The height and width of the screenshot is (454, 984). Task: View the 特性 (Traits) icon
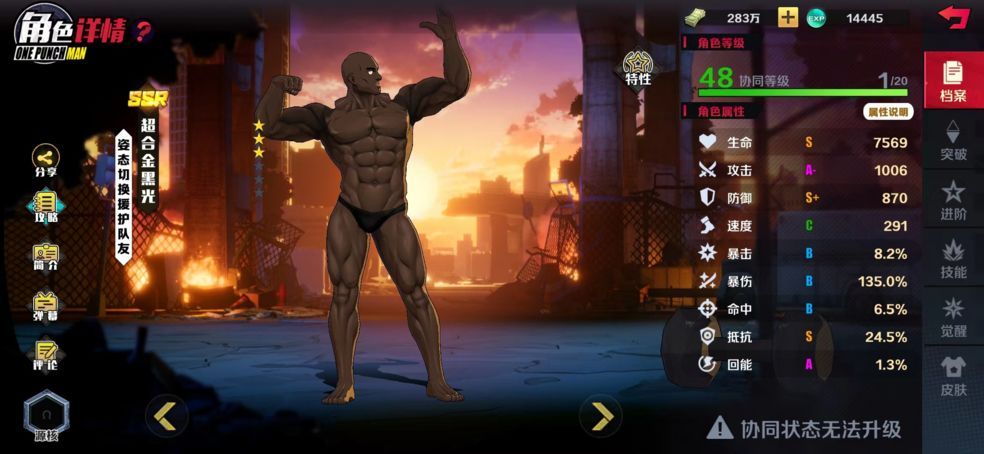click(638, 68)
